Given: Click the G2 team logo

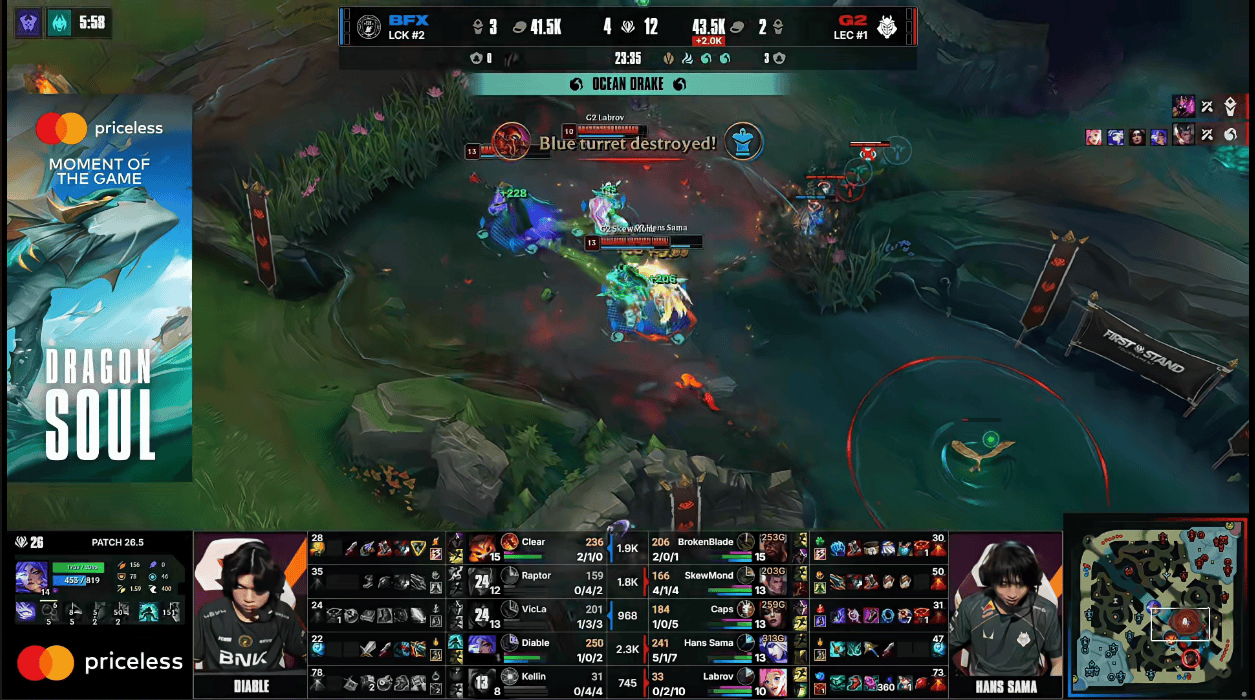Looking at the screenshot, I should 886,27.
